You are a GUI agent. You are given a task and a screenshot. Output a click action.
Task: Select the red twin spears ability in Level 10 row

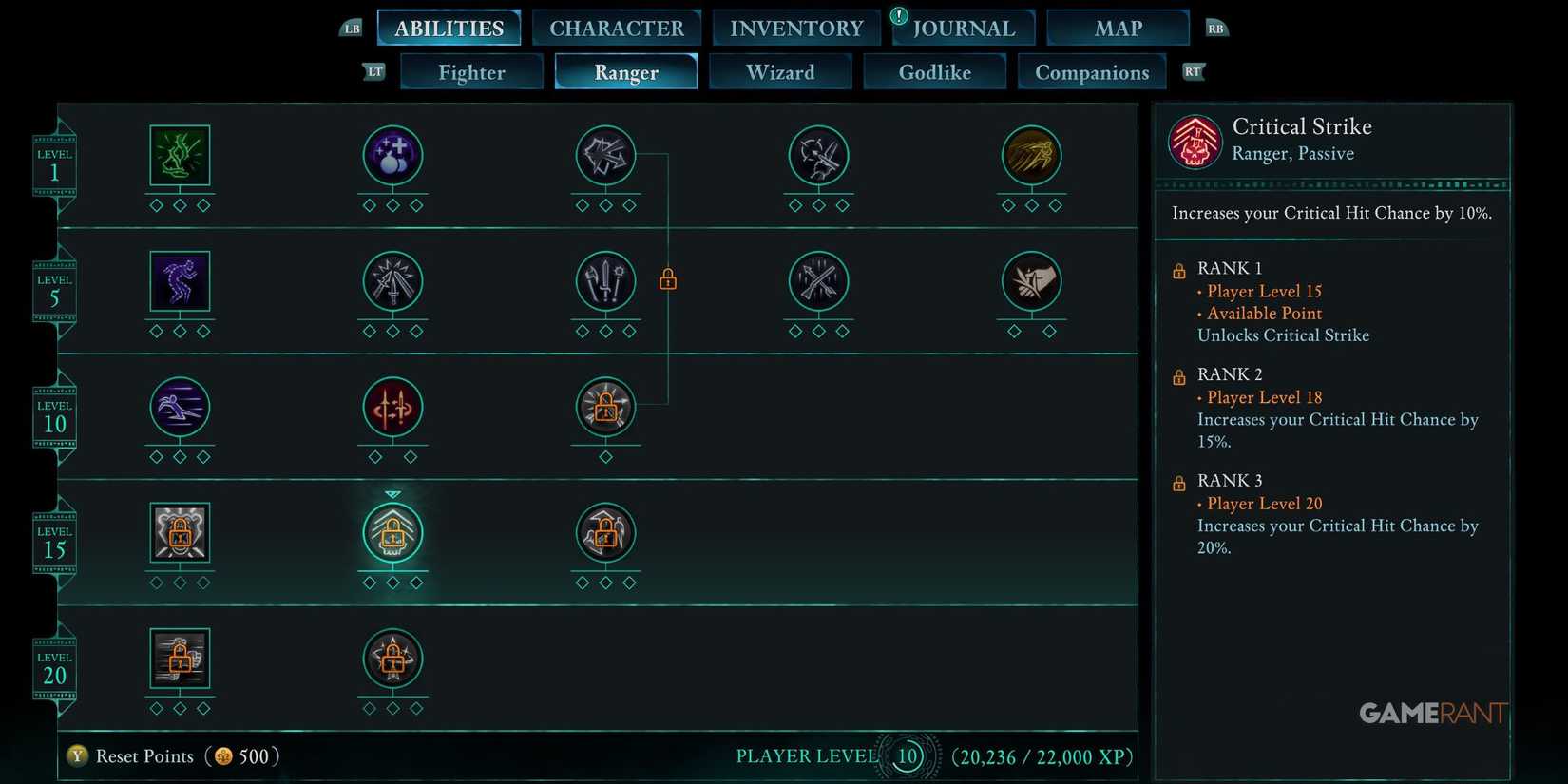coord(392,407)
